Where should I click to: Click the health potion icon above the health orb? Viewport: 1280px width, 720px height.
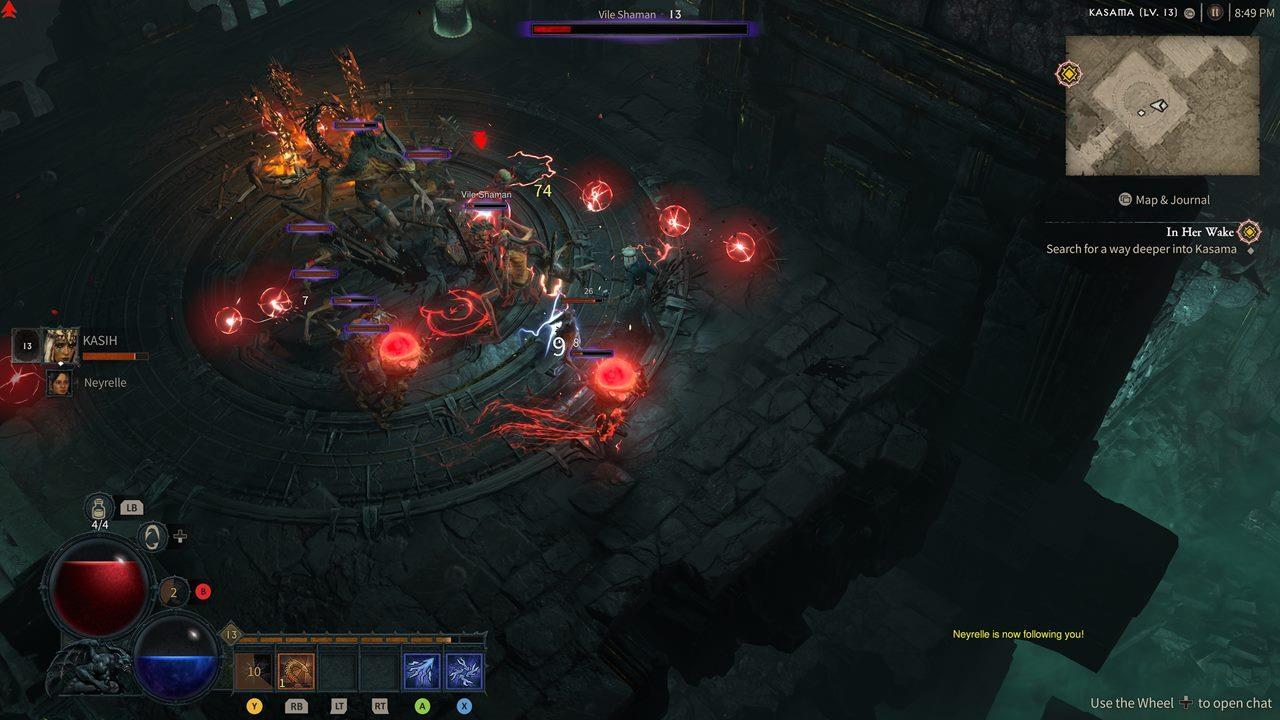click(x=99, y=508)
